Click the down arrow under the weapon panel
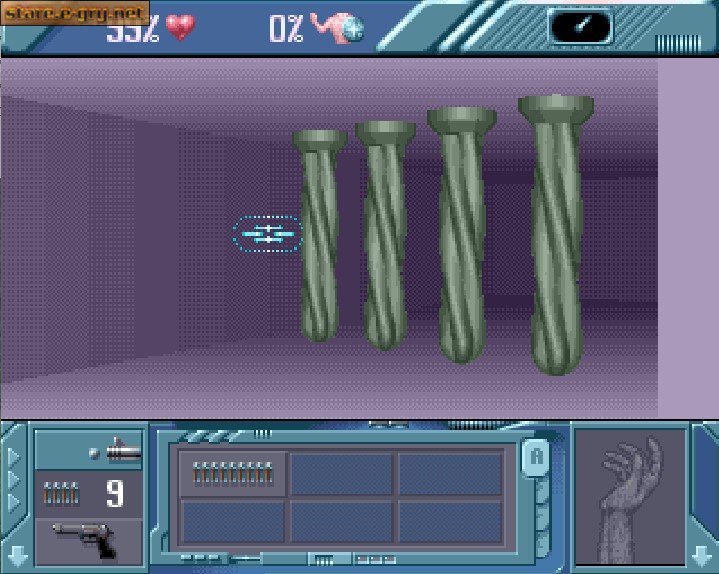 pyautogui.click(x=17, y=553)
